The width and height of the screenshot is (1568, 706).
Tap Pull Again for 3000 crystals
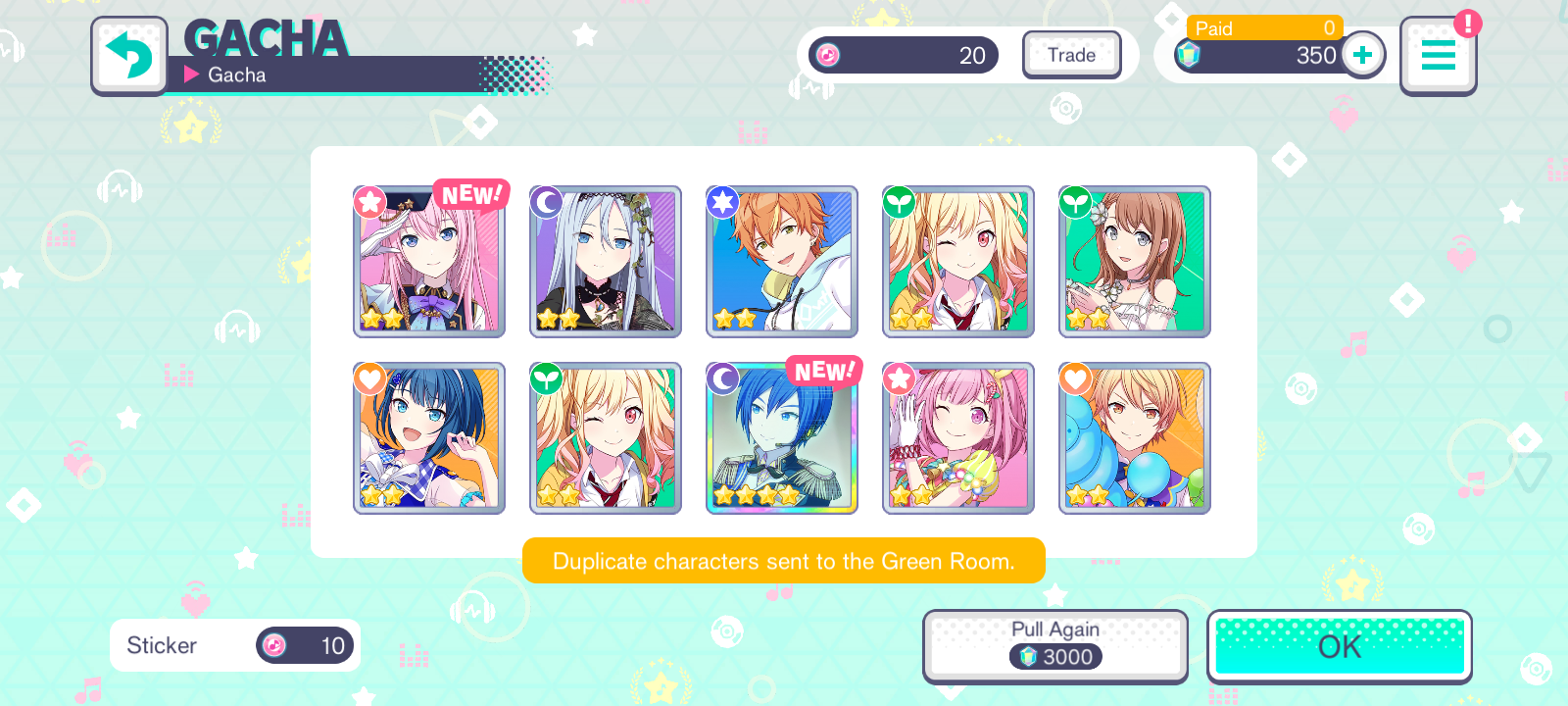coord(1054,645)
